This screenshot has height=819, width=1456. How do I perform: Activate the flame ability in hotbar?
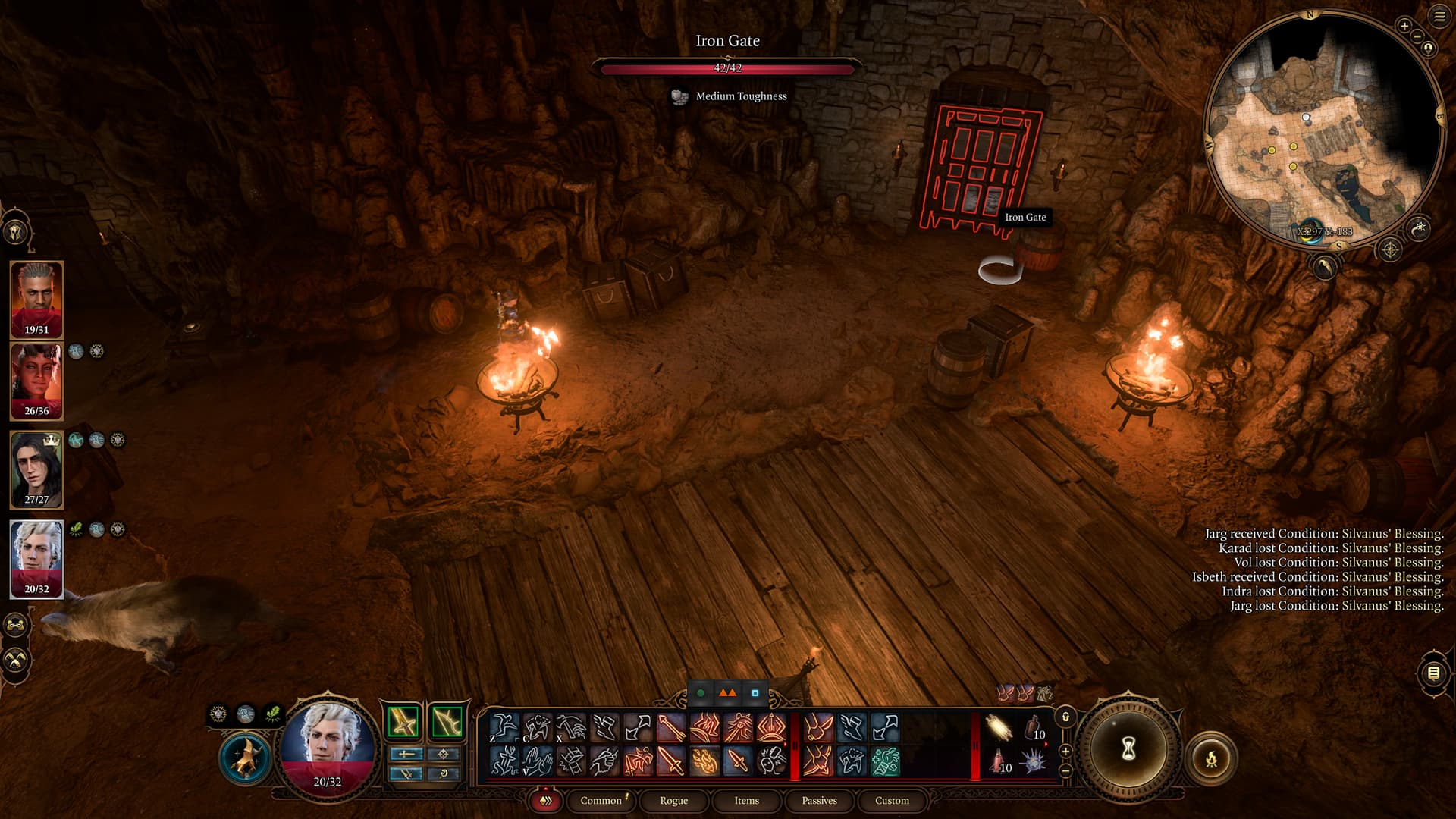point(704,761)
